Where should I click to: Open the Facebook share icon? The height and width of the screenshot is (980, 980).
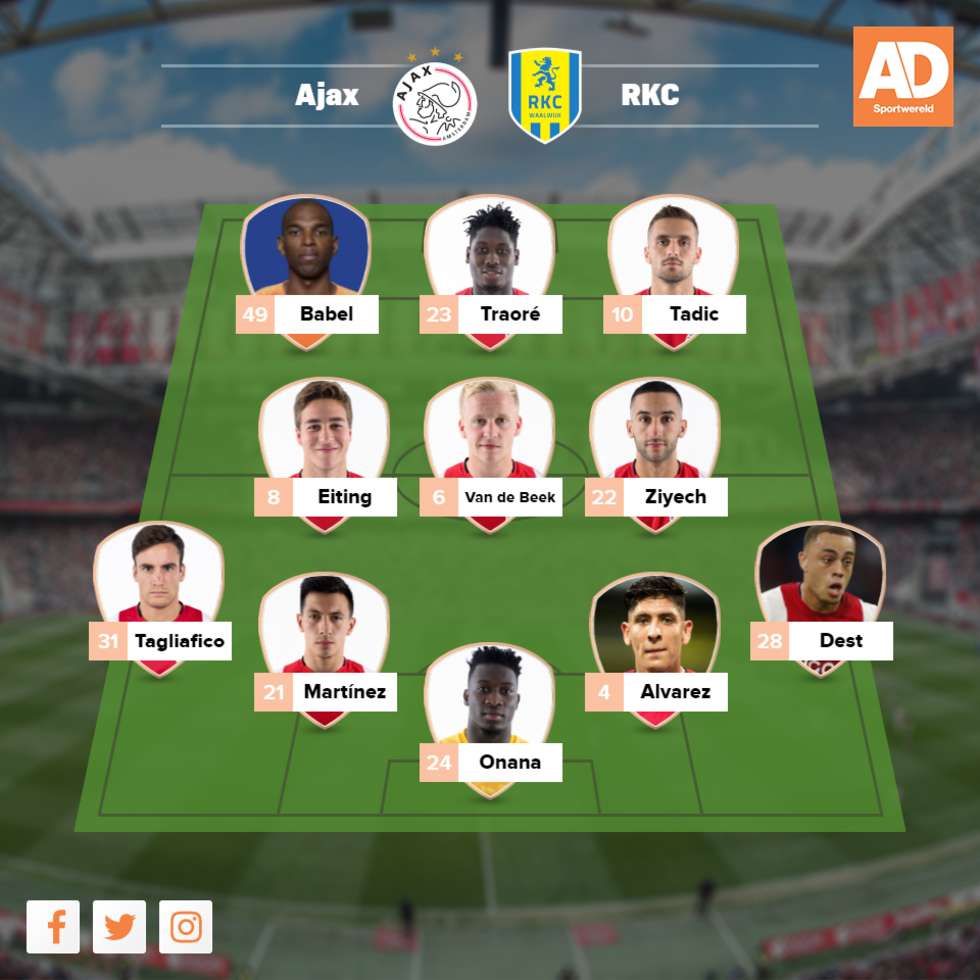[x=53, y=927]
